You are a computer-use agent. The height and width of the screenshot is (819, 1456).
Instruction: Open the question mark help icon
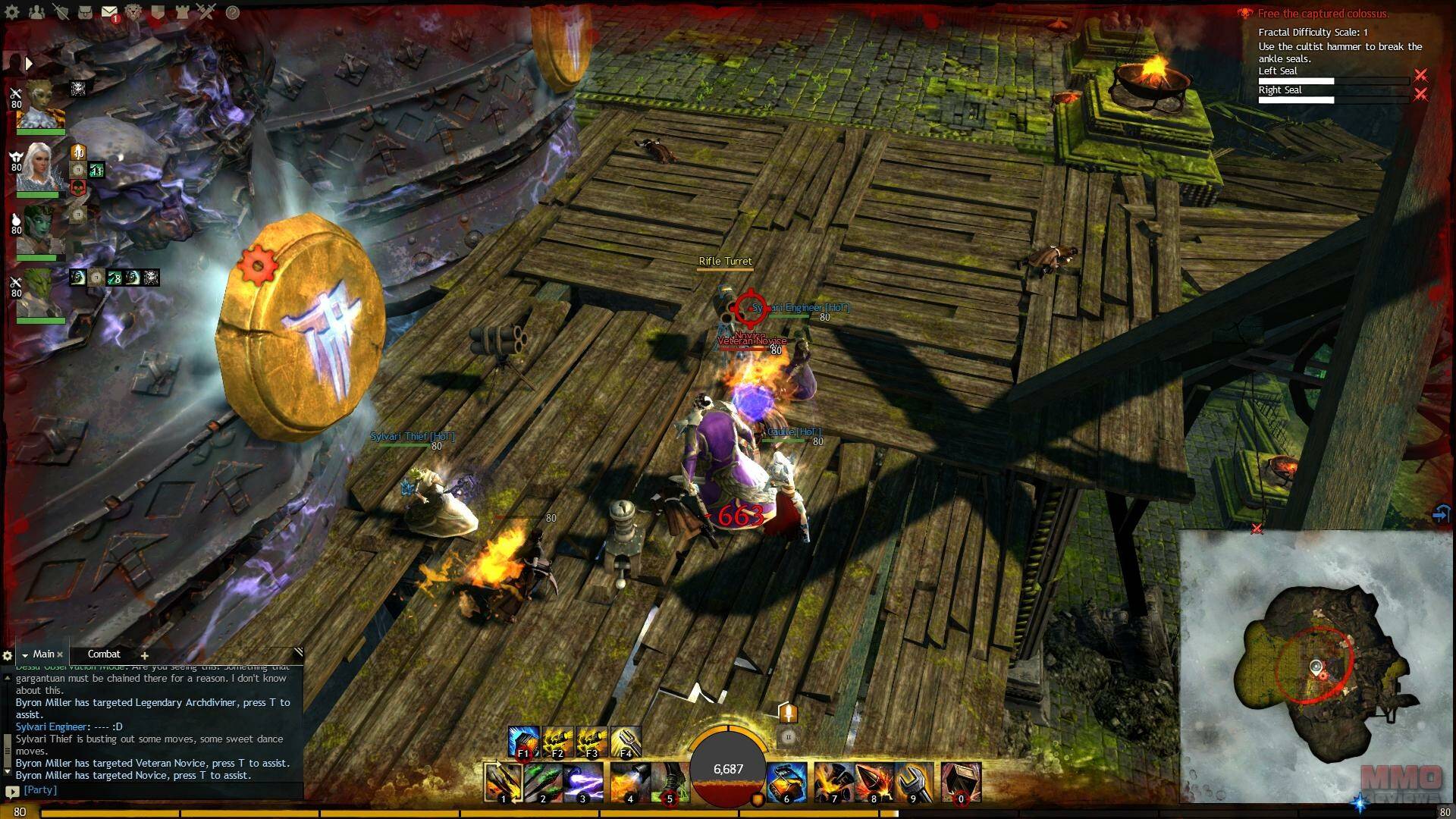pyautogui.click(x=233, y=12)
